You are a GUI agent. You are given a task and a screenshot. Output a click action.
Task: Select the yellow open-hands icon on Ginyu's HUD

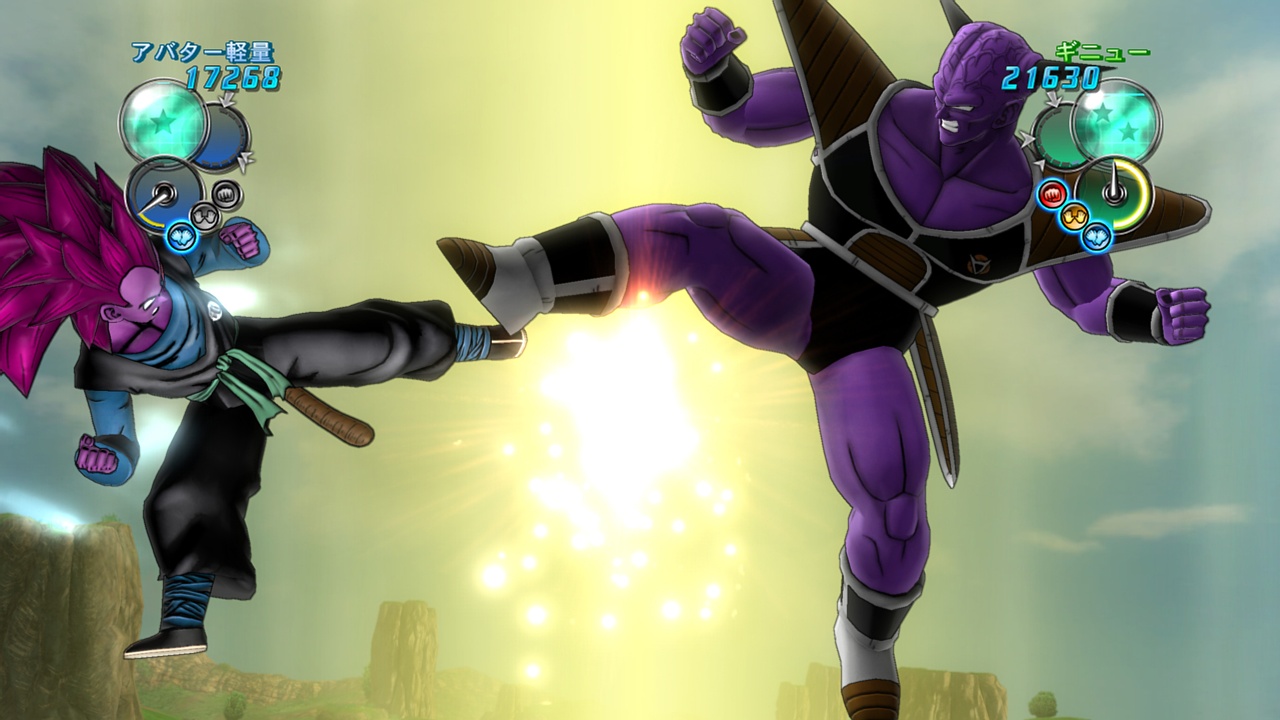[x=1073, y=216]
